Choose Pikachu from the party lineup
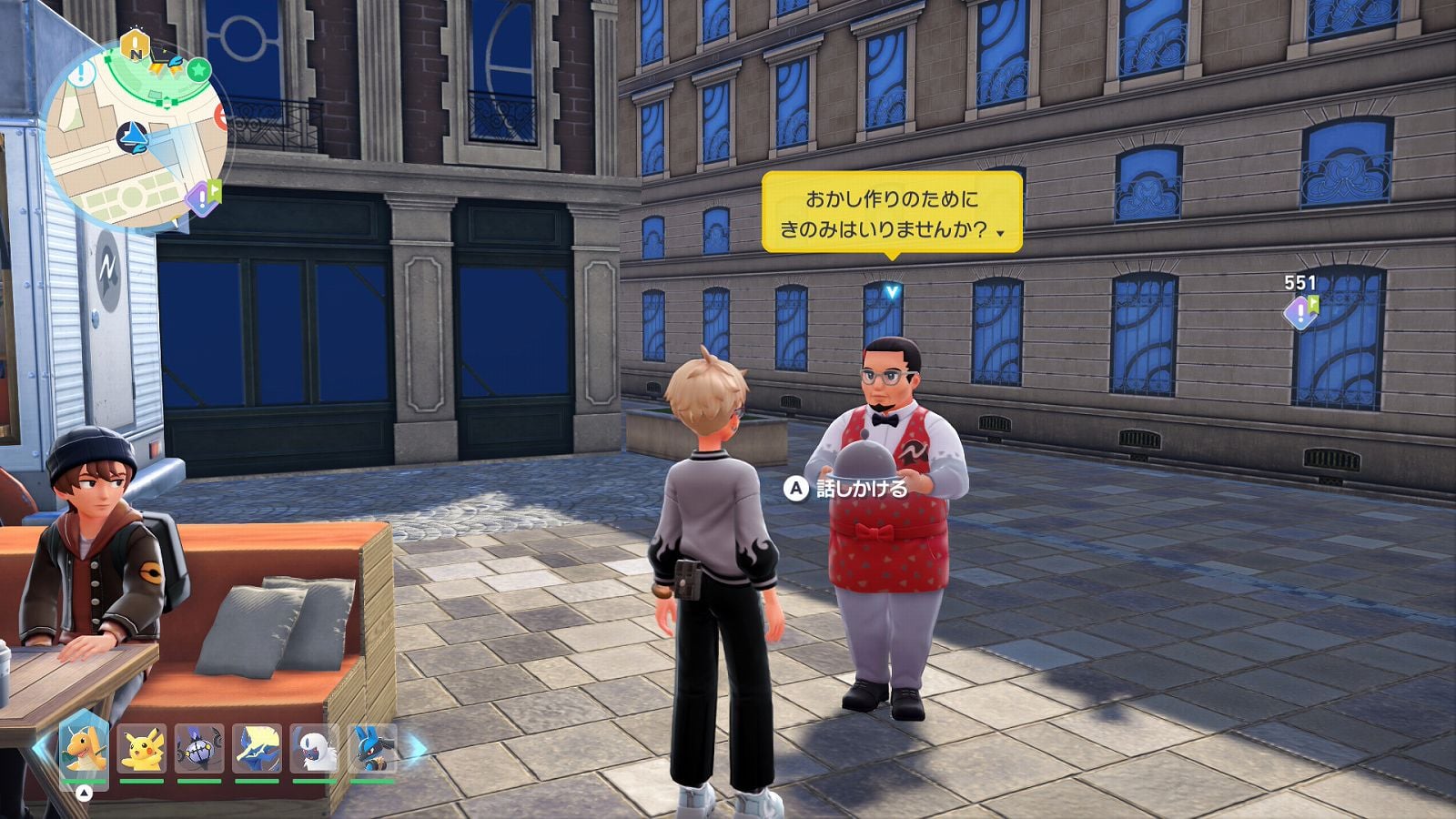Viewport: 1456px width, 819px height. point(142,748)
